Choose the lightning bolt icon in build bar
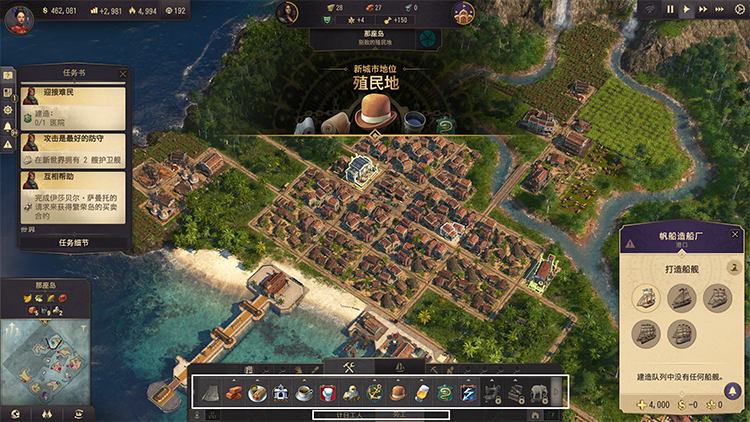Viewport: 750px width, 422px height. click(x=470, y=392)
